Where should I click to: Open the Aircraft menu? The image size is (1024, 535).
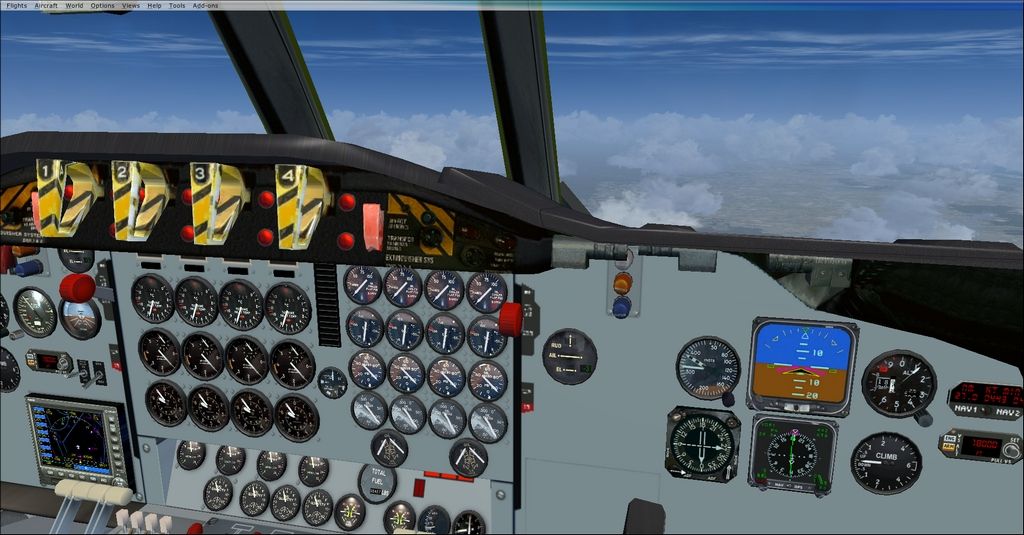(x=46, y=6)
